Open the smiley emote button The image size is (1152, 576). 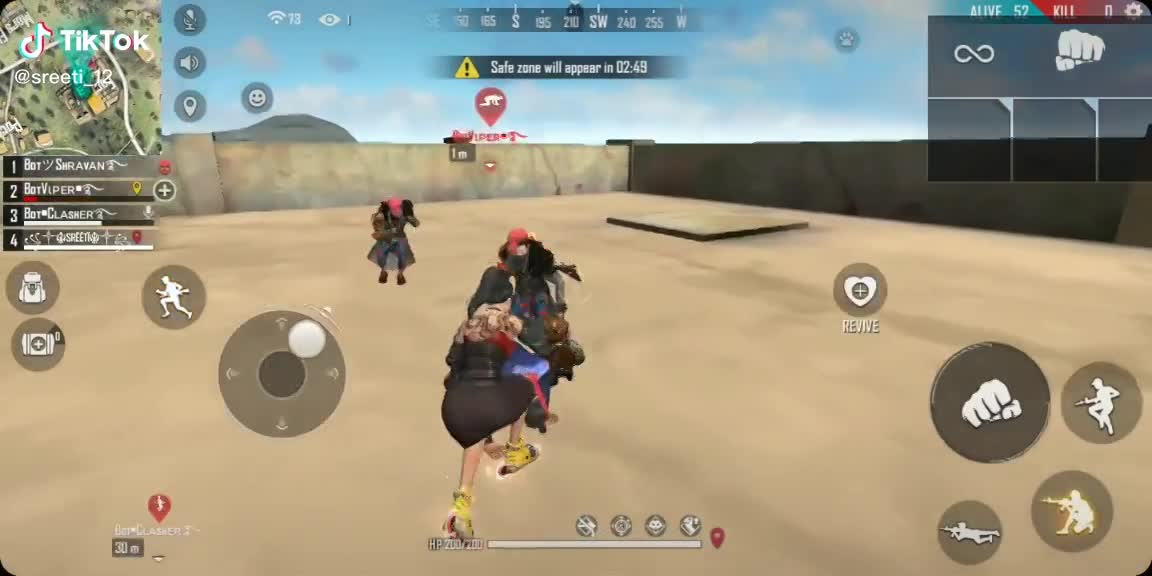click(257, 98)
